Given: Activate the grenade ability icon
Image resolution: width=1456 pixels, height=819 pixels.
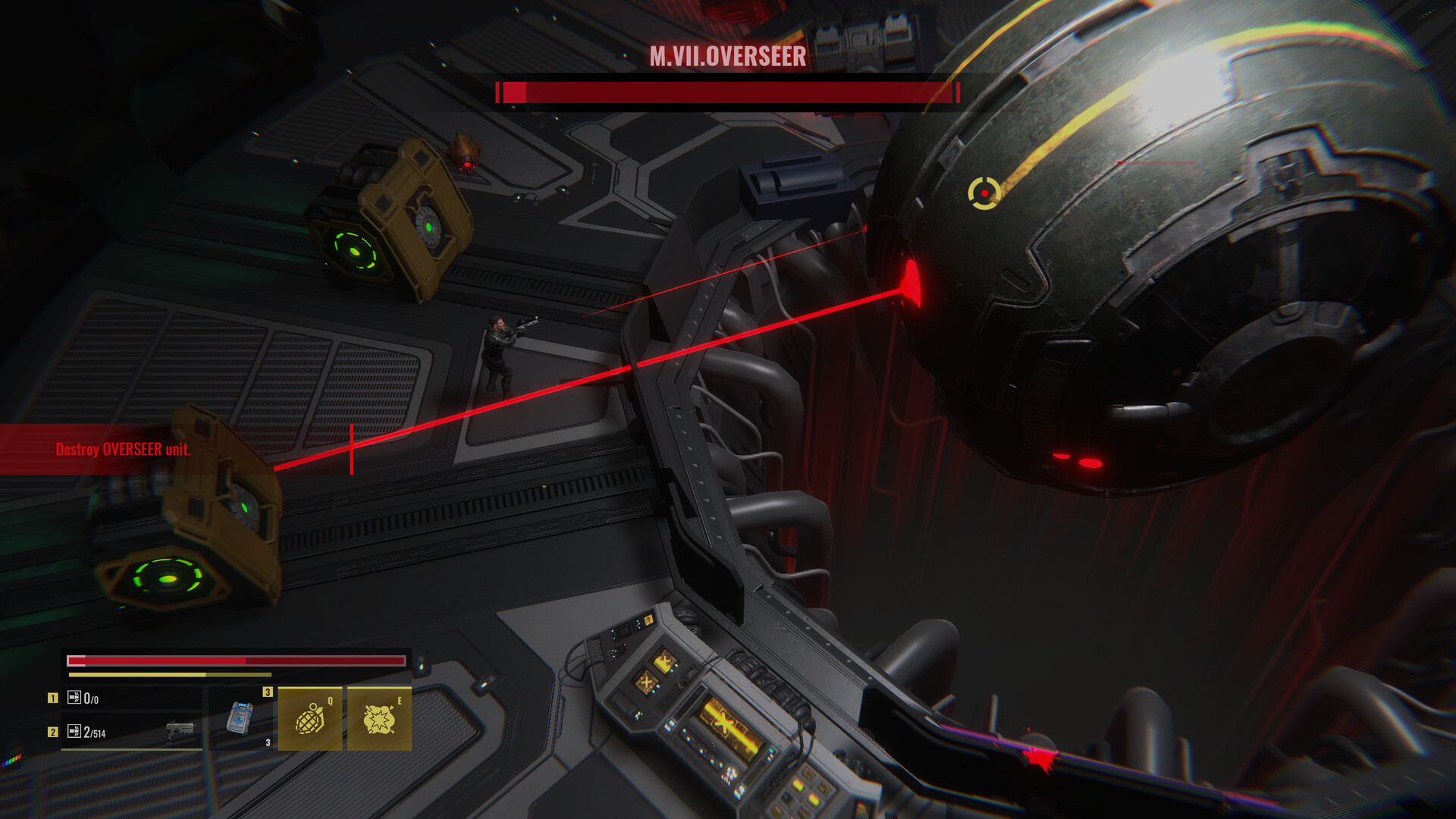Looking at the screenshot, I should coord(309,719).
